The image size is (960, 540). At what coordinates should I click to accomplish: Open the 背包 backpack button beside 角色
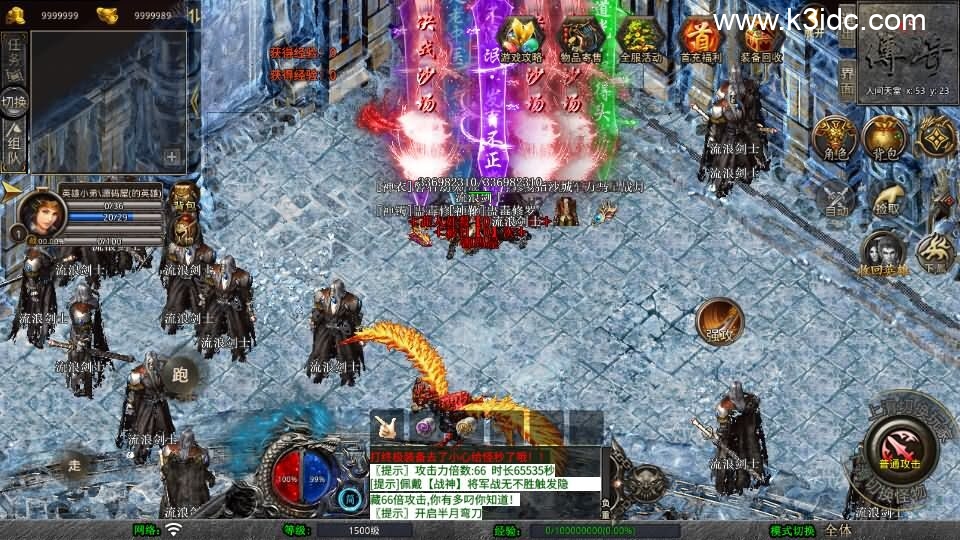point(884,138)
